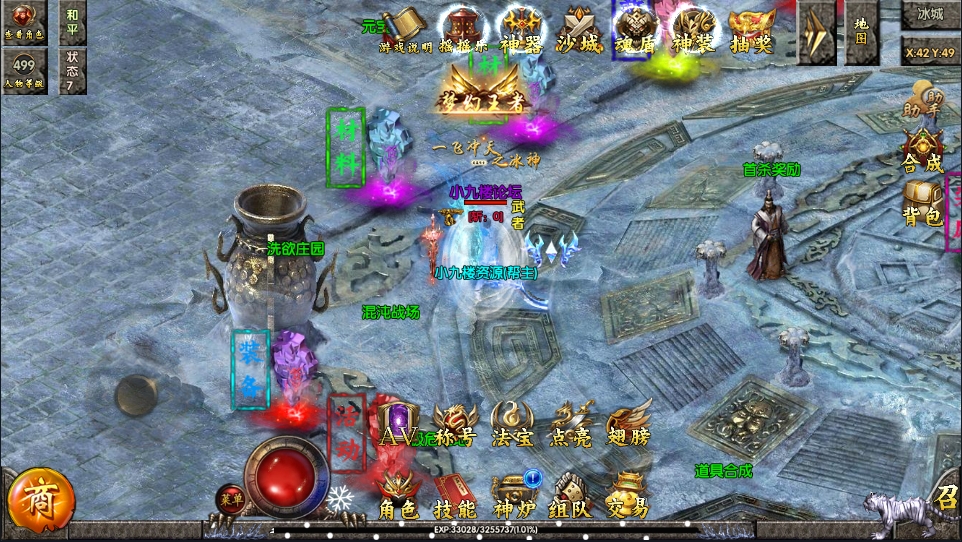Tap the 摇摇乐 icon
962x542 pixels.
[x=462, y=30]
